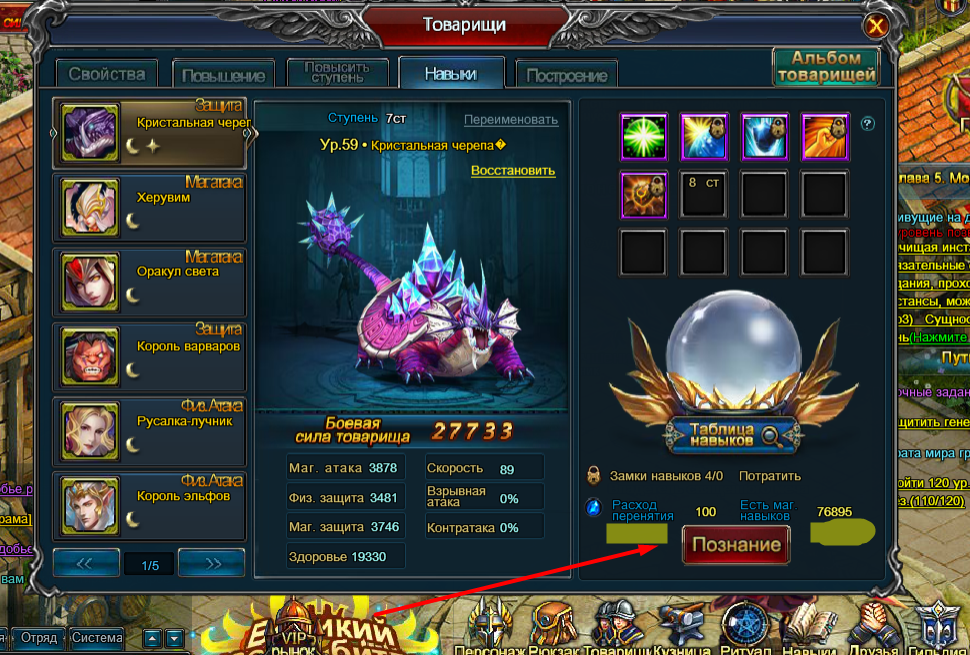Open Альбом товарищей
Screen dimensions: 970x655
[826, 67]
